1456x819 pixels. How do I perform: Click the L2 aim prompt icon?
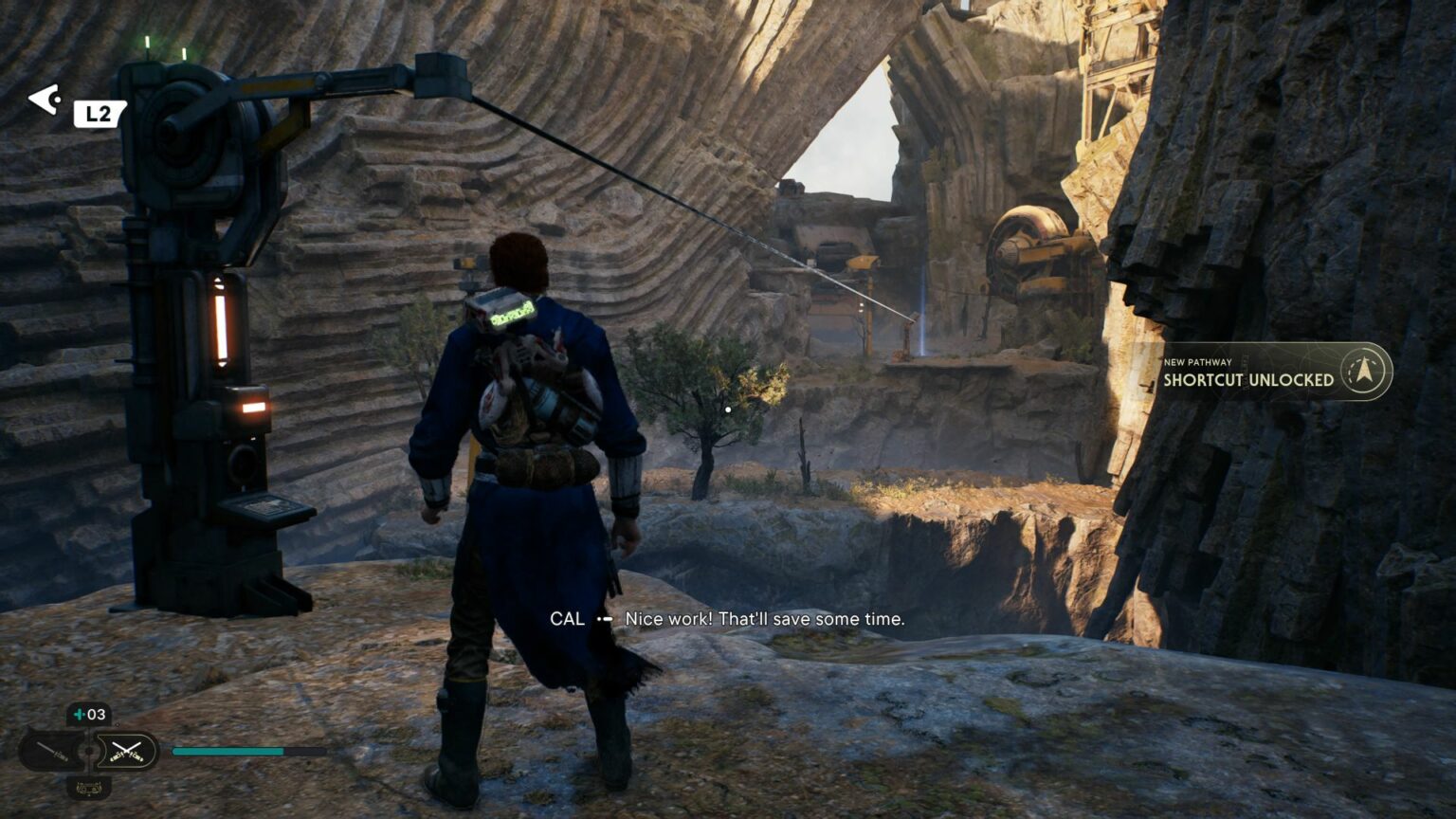(x=99, y=114)
